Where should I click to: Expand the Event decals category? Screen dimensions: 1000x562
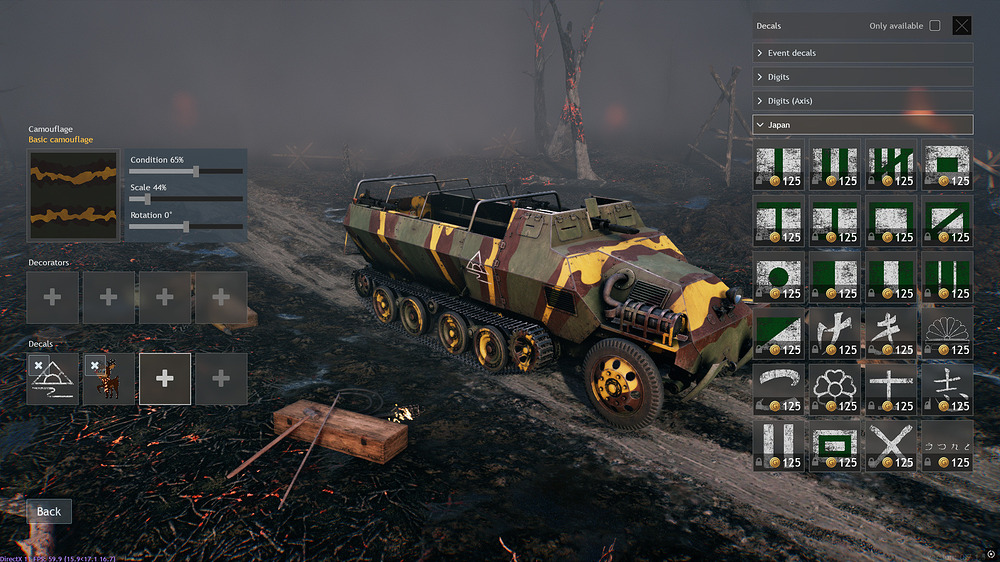click(x=862, y=53)
